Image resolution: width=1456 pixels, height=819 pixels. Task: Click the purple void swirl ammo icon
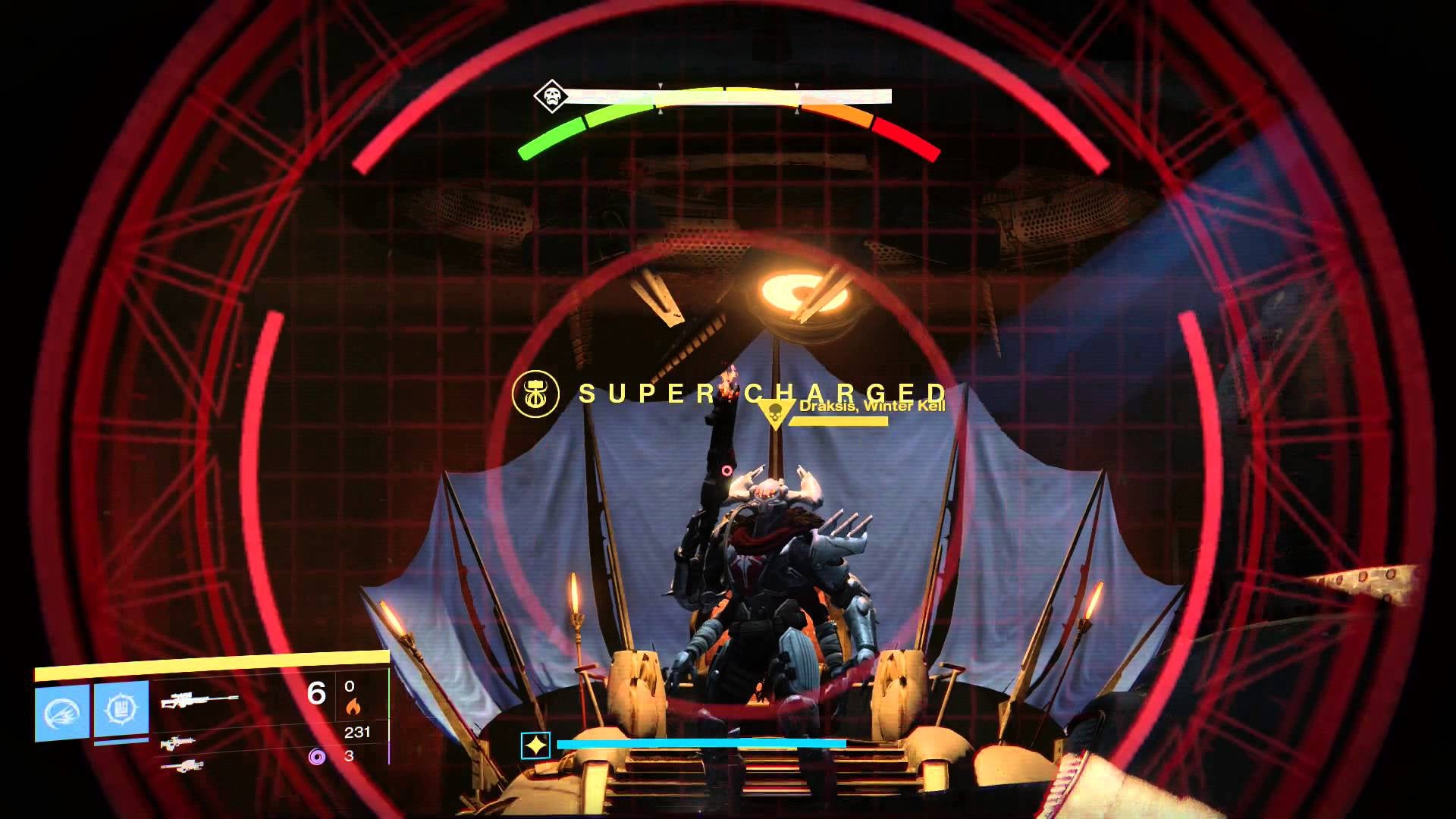point(317,756)
